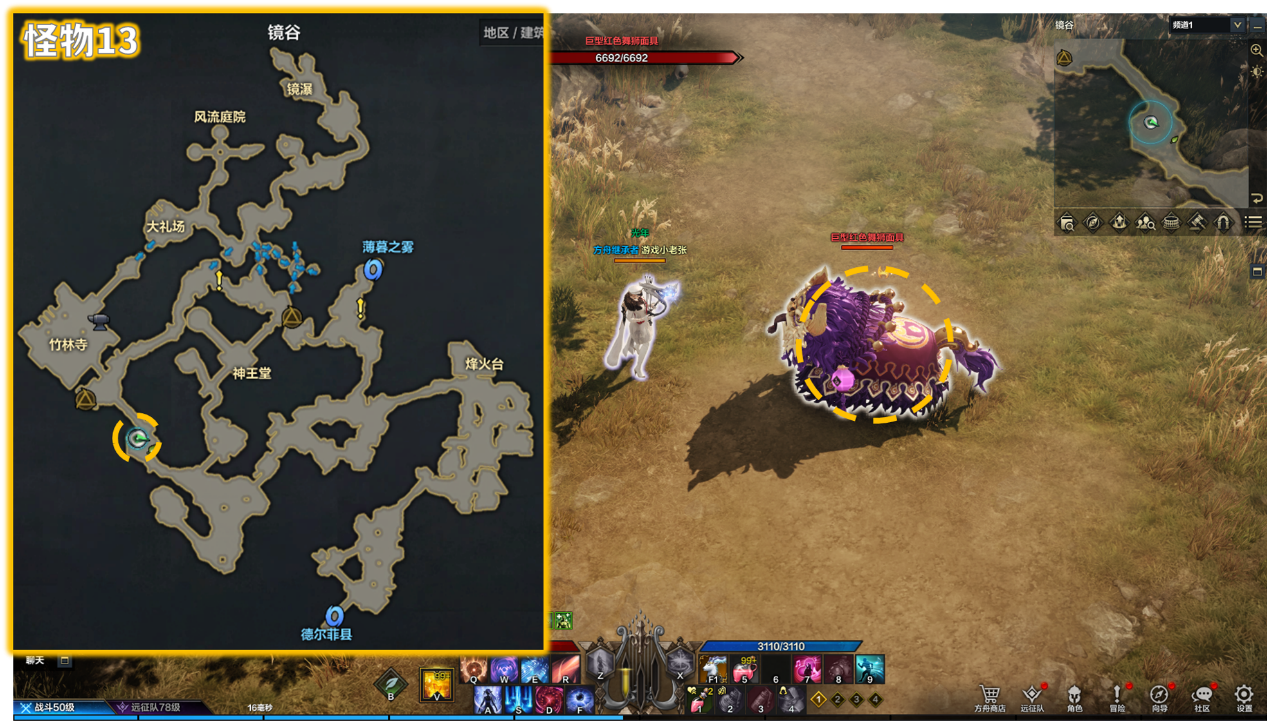Click the minimap return arrow button

[x=1257, y=198]
